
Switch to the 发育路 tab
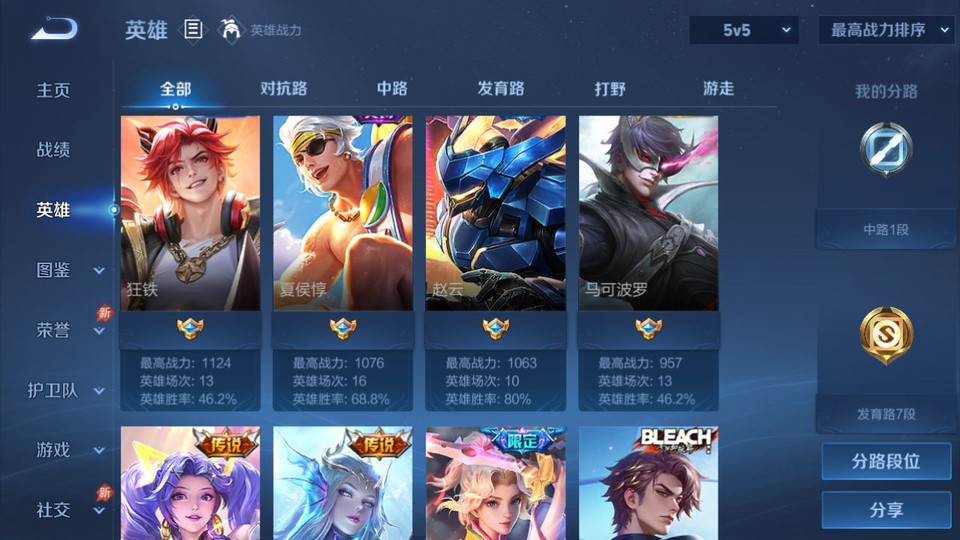pyautogui.click(x=501, y=89)
